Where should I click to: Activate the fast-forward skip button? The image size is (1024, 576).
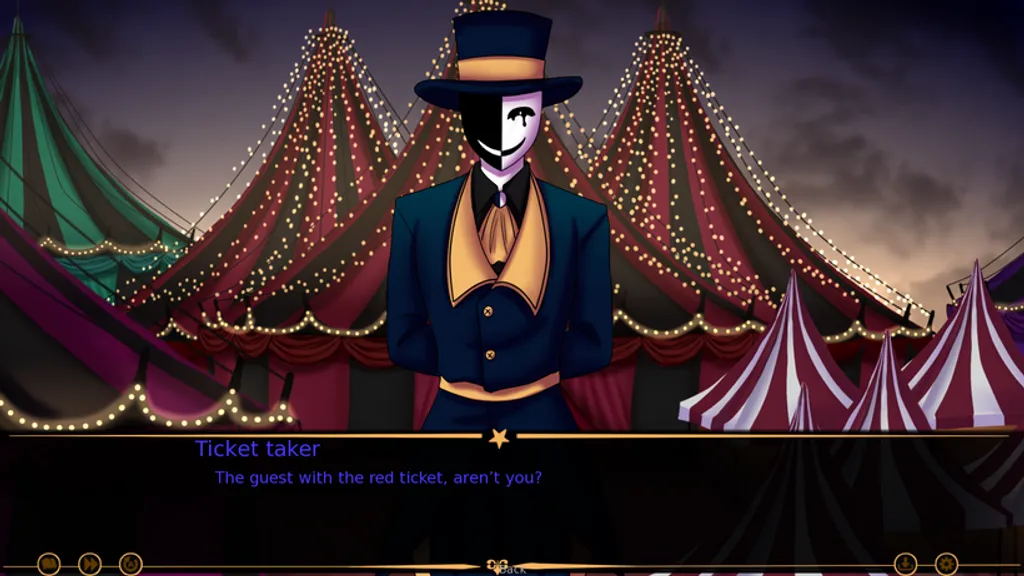[x=90, y=564]
